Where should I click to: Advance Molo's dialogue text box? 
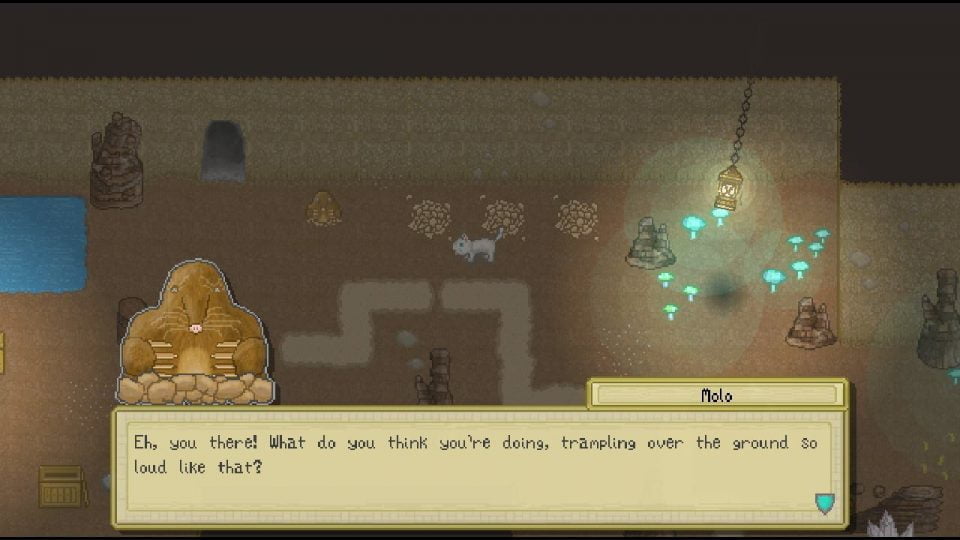[478, 466]
